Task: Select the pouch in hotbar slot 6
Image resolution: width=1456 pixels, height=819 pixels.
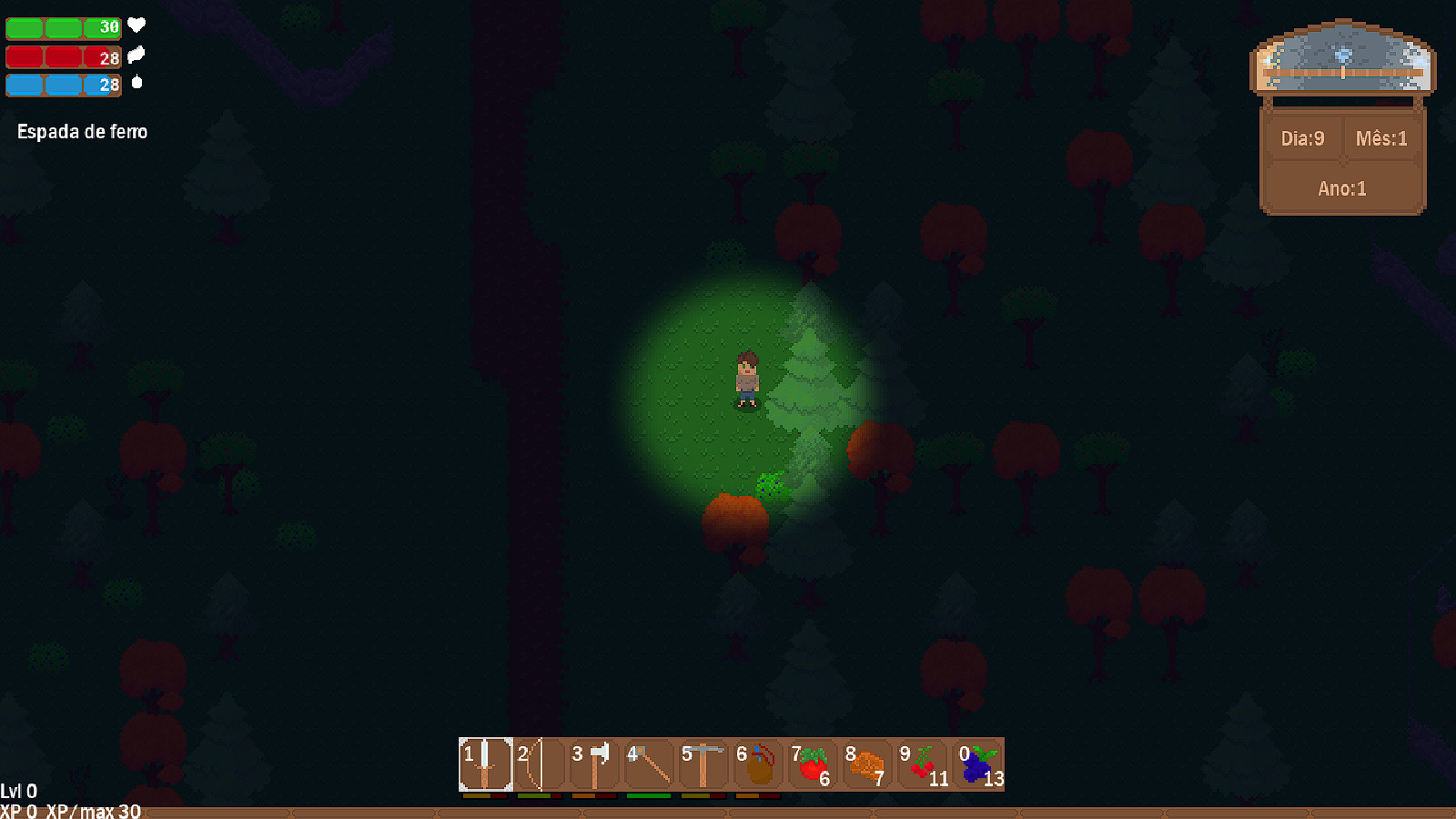Action: (x=760, y=763)
